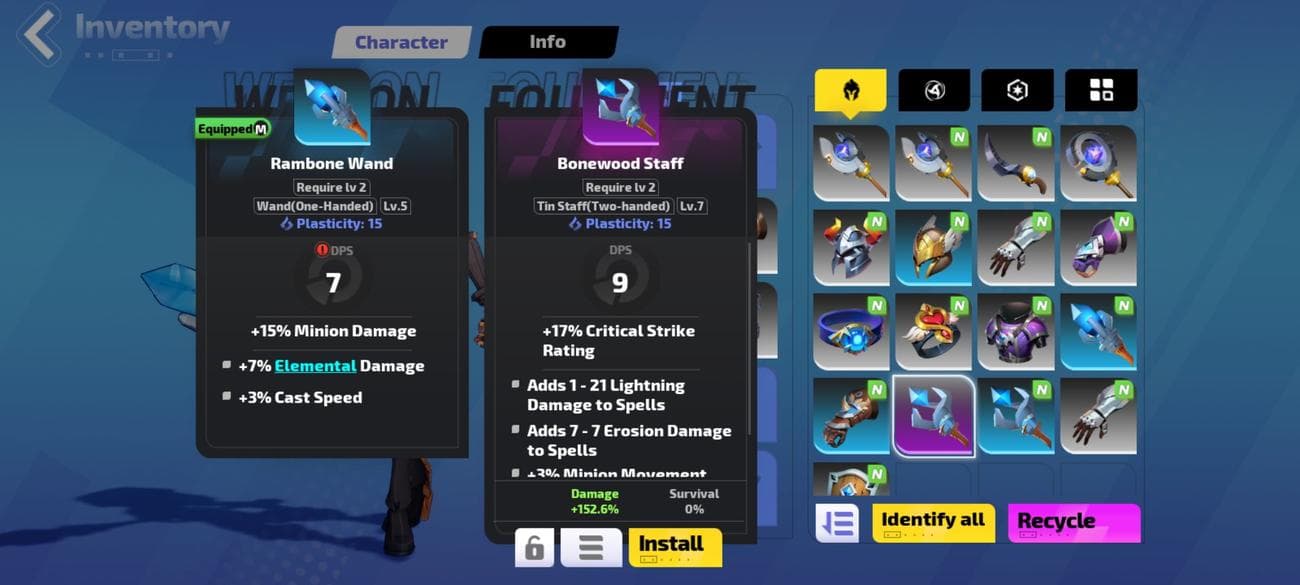The height and width of the screenshot is (585, 1300).
Task: Open the four-squares category tab
Action: pyautogui.click(x=1101, y=91)
